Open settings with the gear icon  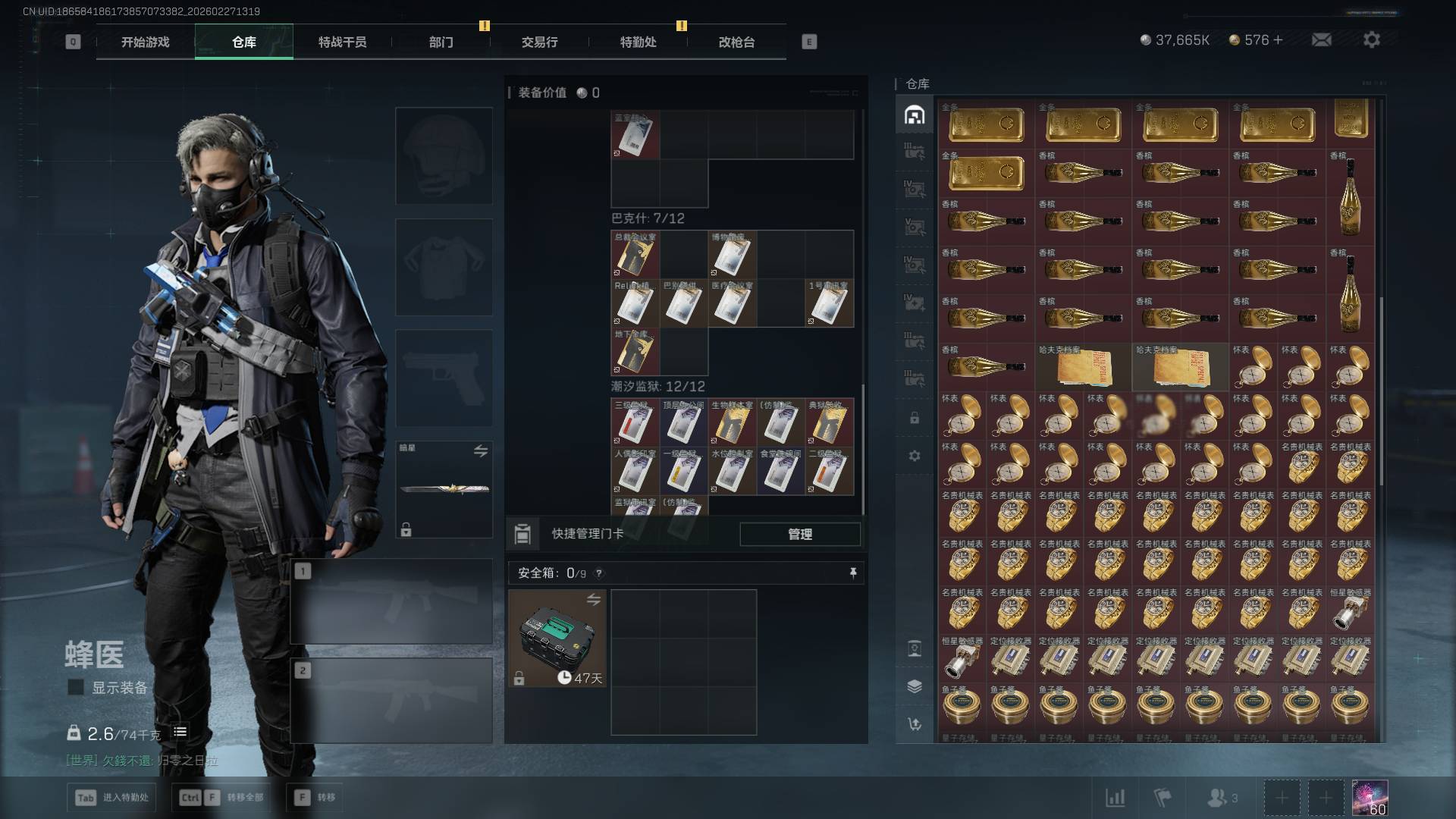pos(1371,39)
